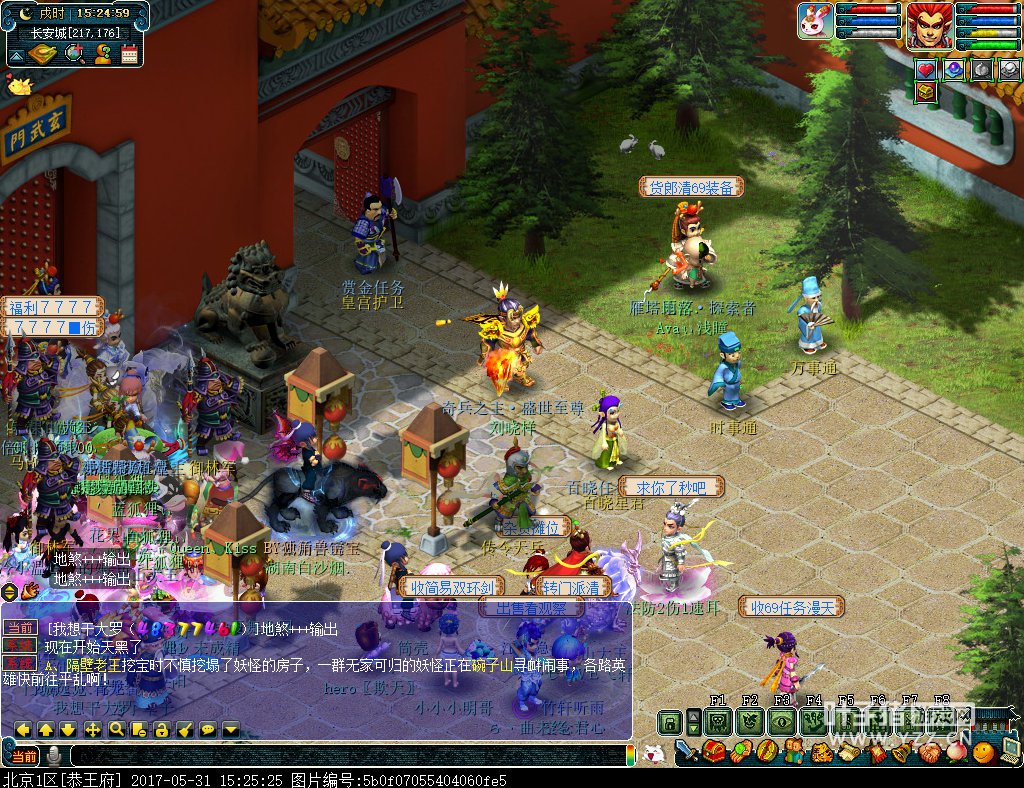
Task: Select the rabbit pet portrait
Action: [x=815, y=21]
